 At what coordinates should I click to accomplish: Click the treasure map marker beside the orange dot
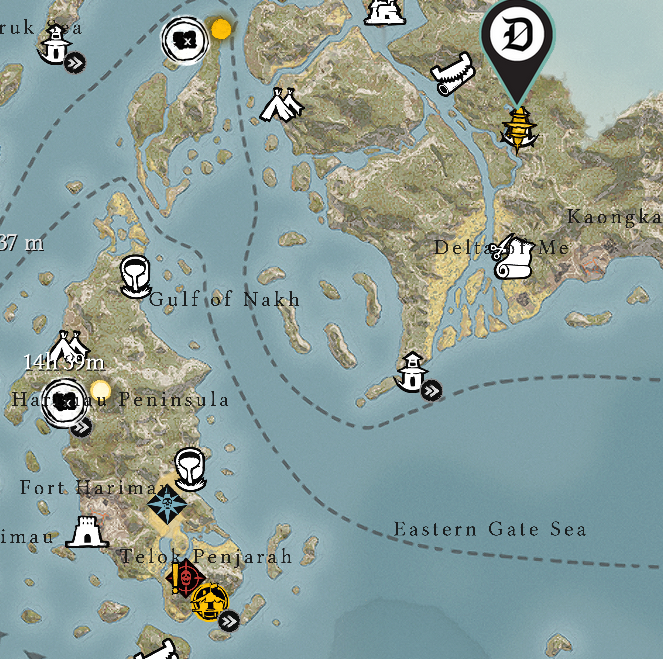[185, 38]
